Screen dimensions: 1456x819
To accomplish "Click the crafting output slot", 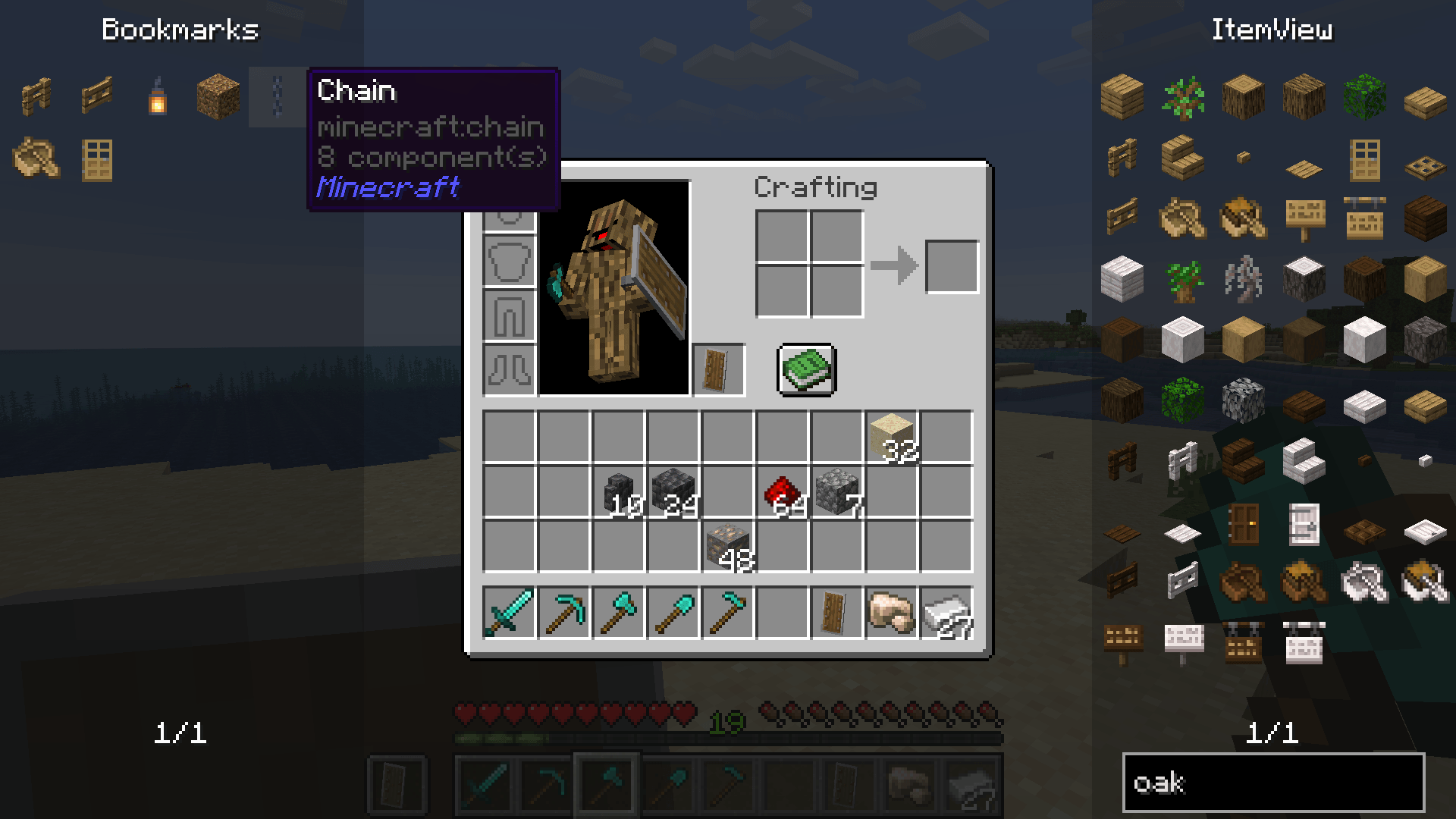I will click(952, 267).
